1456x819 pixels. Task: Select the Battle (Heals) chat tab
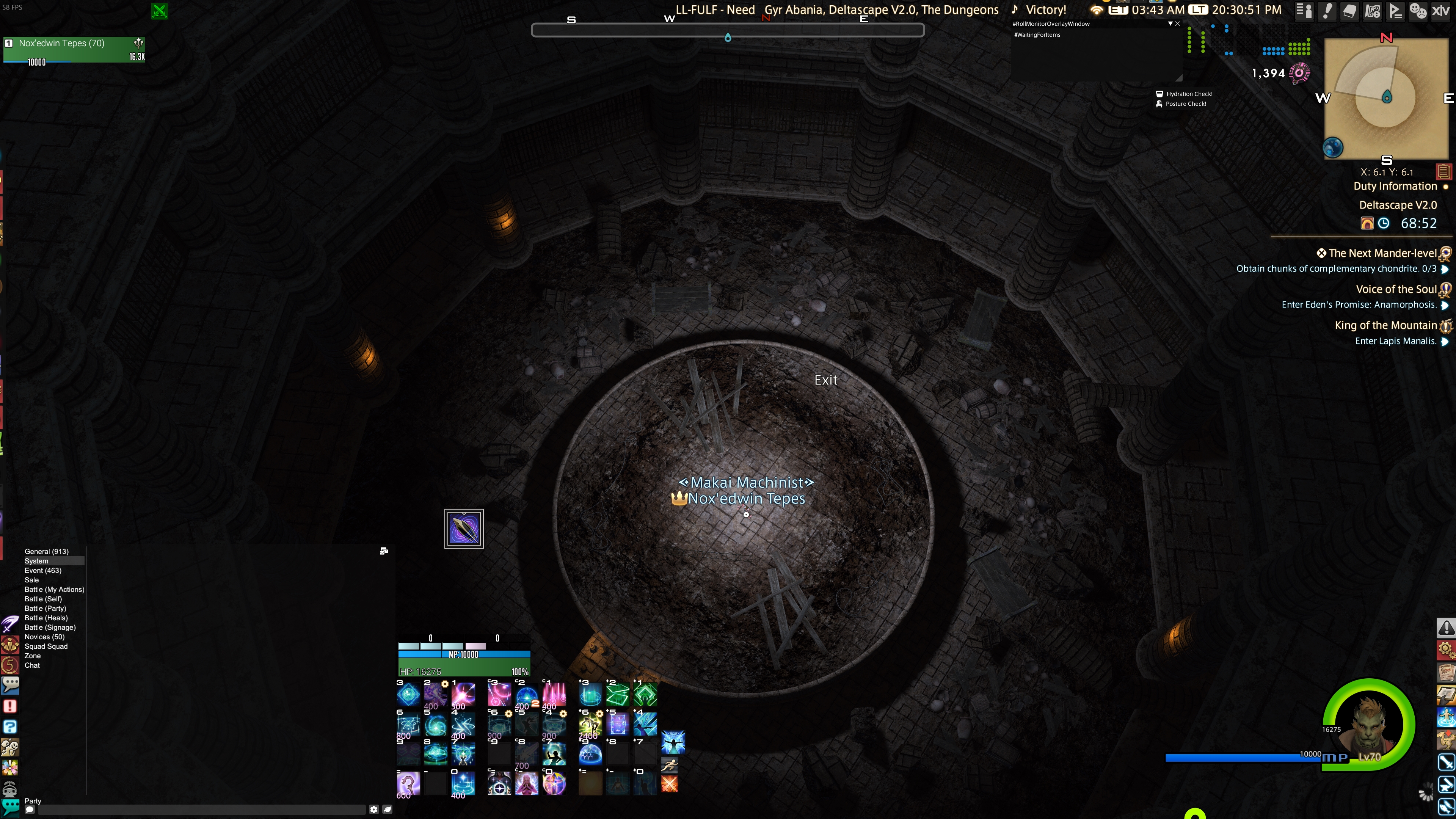point(46,618)
